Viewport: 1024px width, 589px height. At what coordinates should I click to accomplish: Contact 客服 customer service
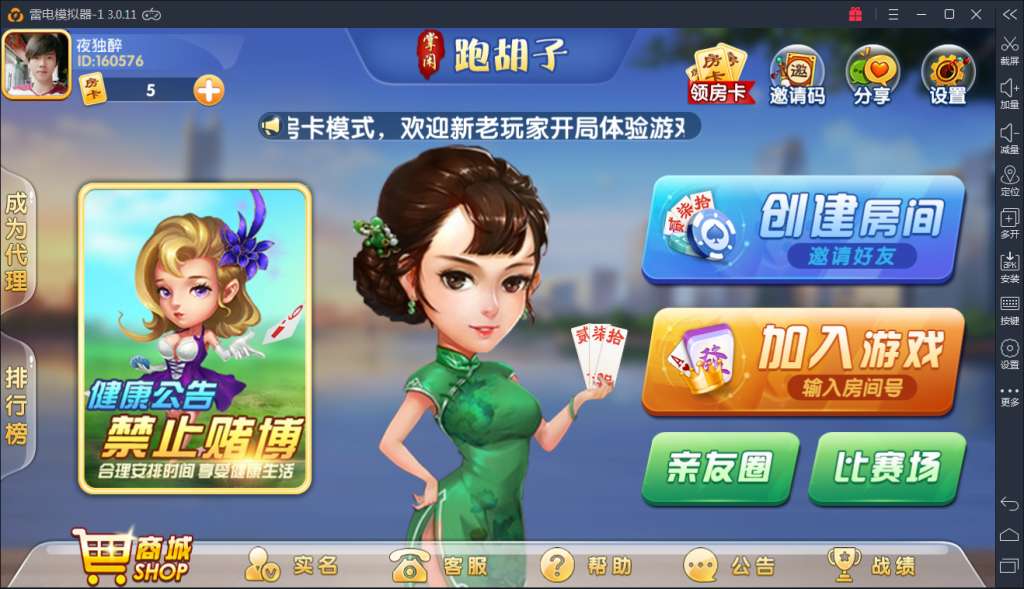click(440, 565)
